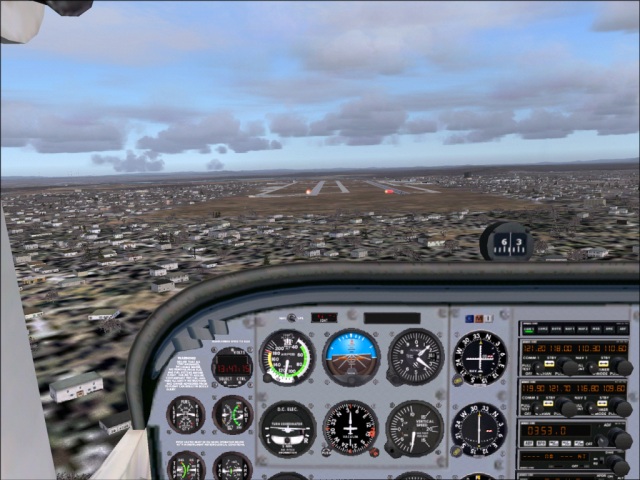Select COM2 on the audio panel

tap(543, 328)
